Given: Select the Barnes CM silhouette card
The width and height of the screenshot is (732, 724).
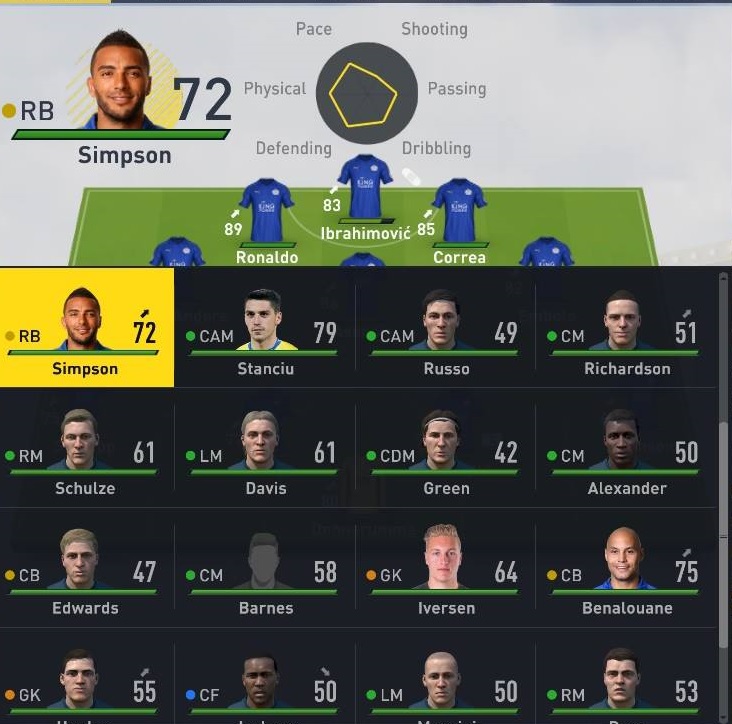Looking at the screenshot, I should [x=265, y=568].
